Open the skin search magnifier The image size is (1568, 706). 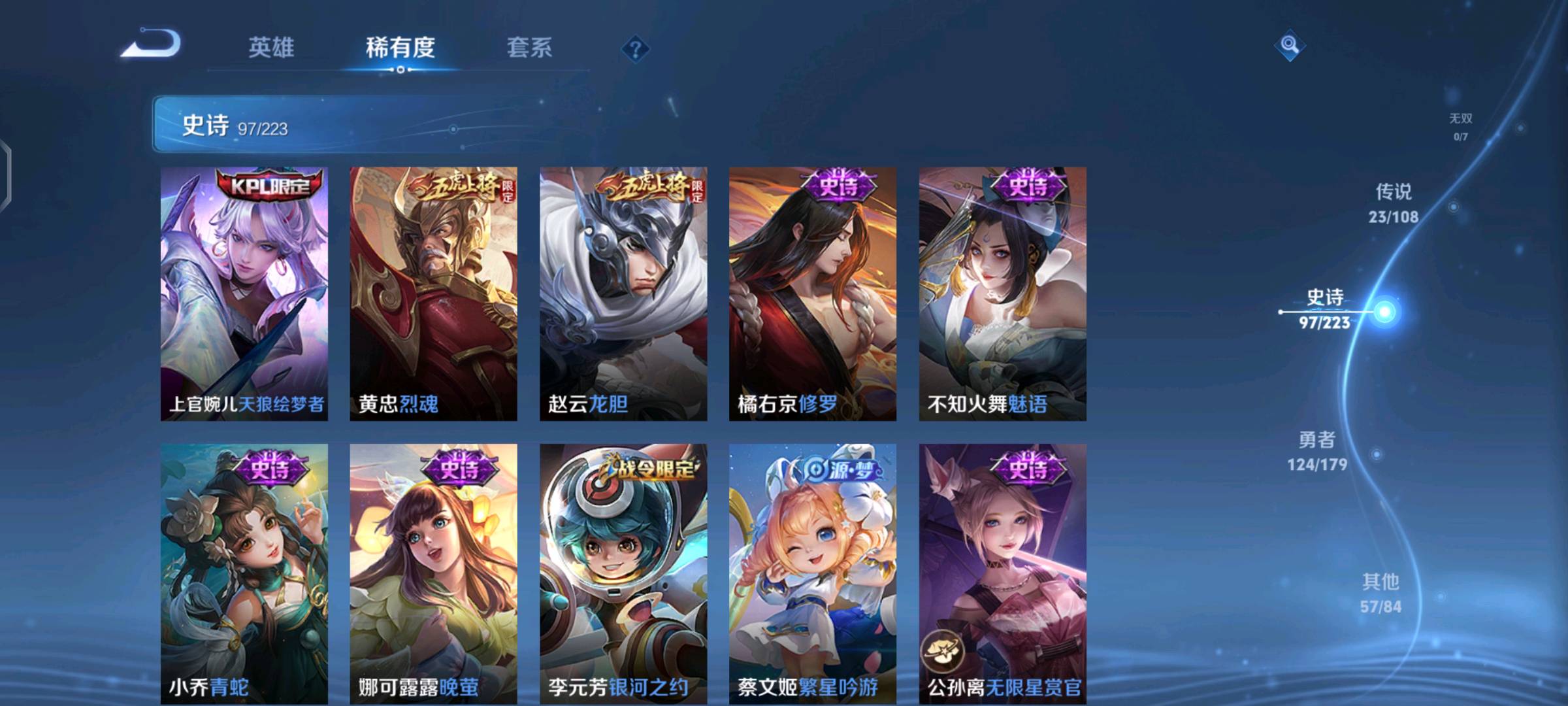pos(1289,45)
